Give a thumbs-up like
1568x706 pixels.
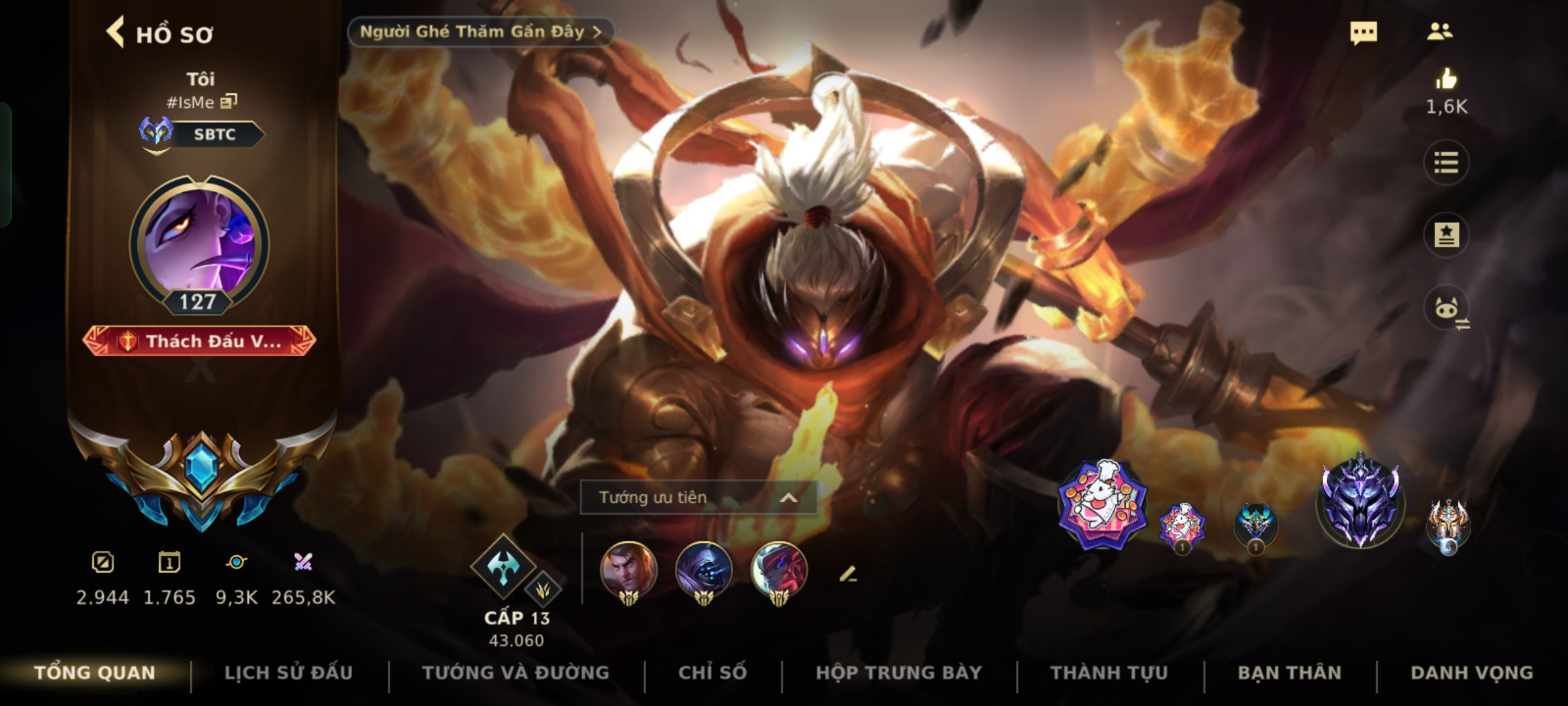(x=1446, y=80)
